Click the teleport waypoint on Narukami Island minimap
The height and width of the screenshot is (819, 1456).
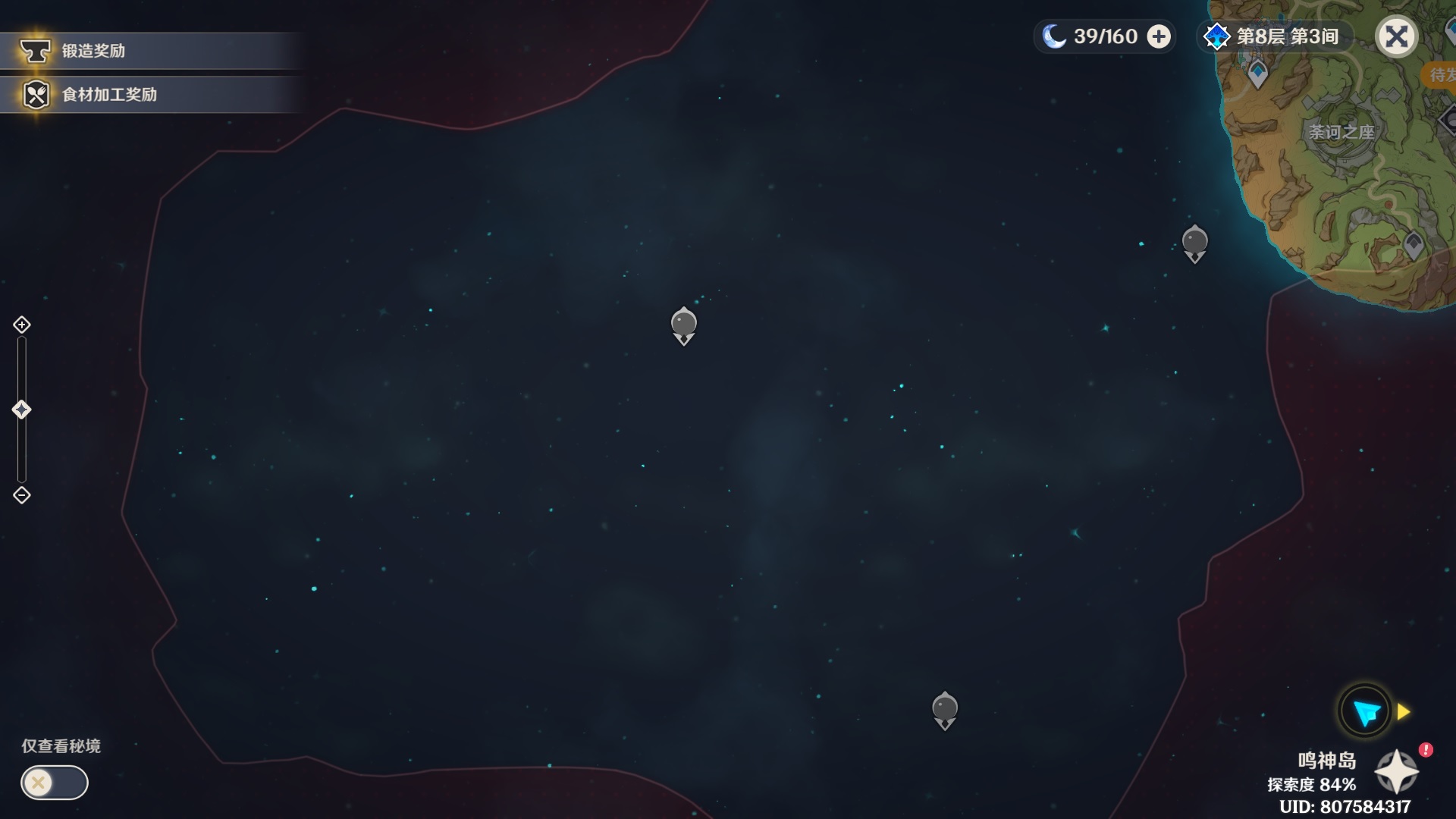(x=1259, y=73)
